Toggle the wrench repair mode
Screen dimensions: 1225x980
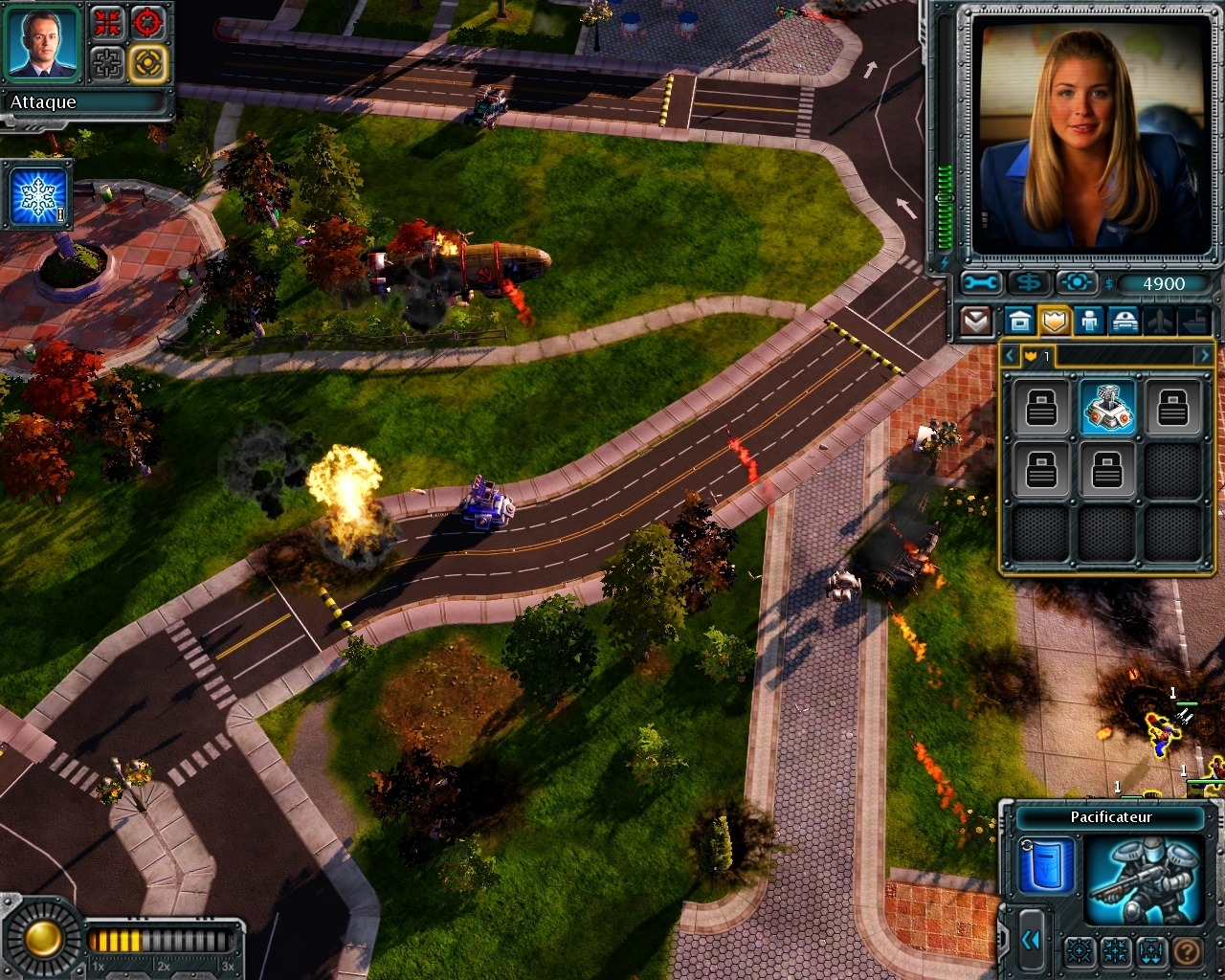(982, 283)
